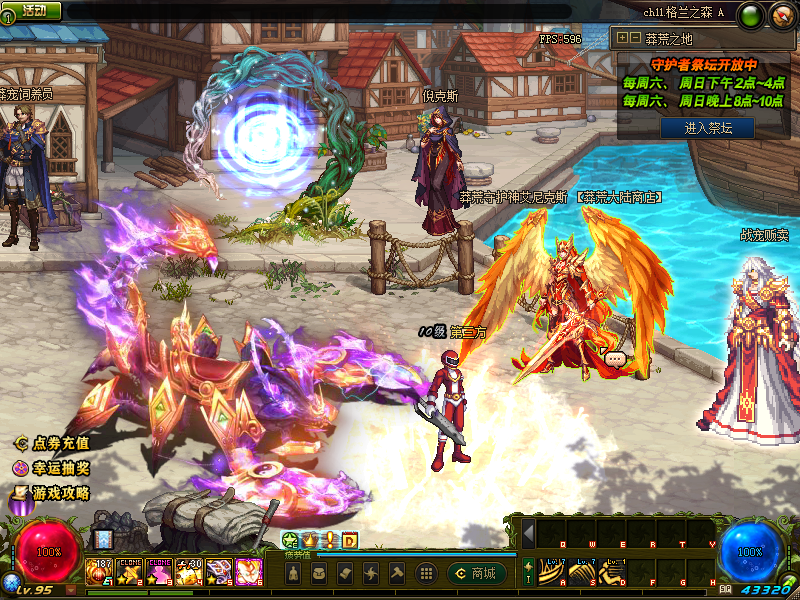Expand tracker with the plus button

pyautogui.click(x=622, y=38)
